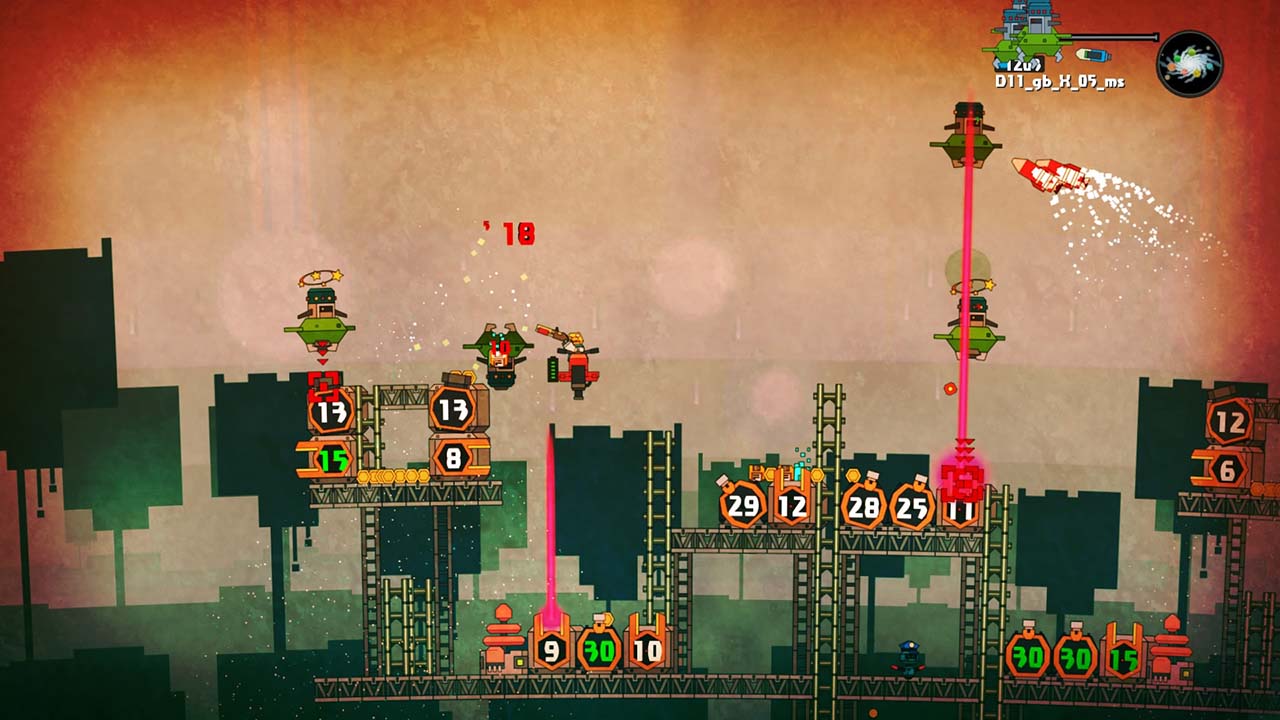The image size is (1280, 720).
Task: Click the green battery energy indicator
Action: (553, 367)
